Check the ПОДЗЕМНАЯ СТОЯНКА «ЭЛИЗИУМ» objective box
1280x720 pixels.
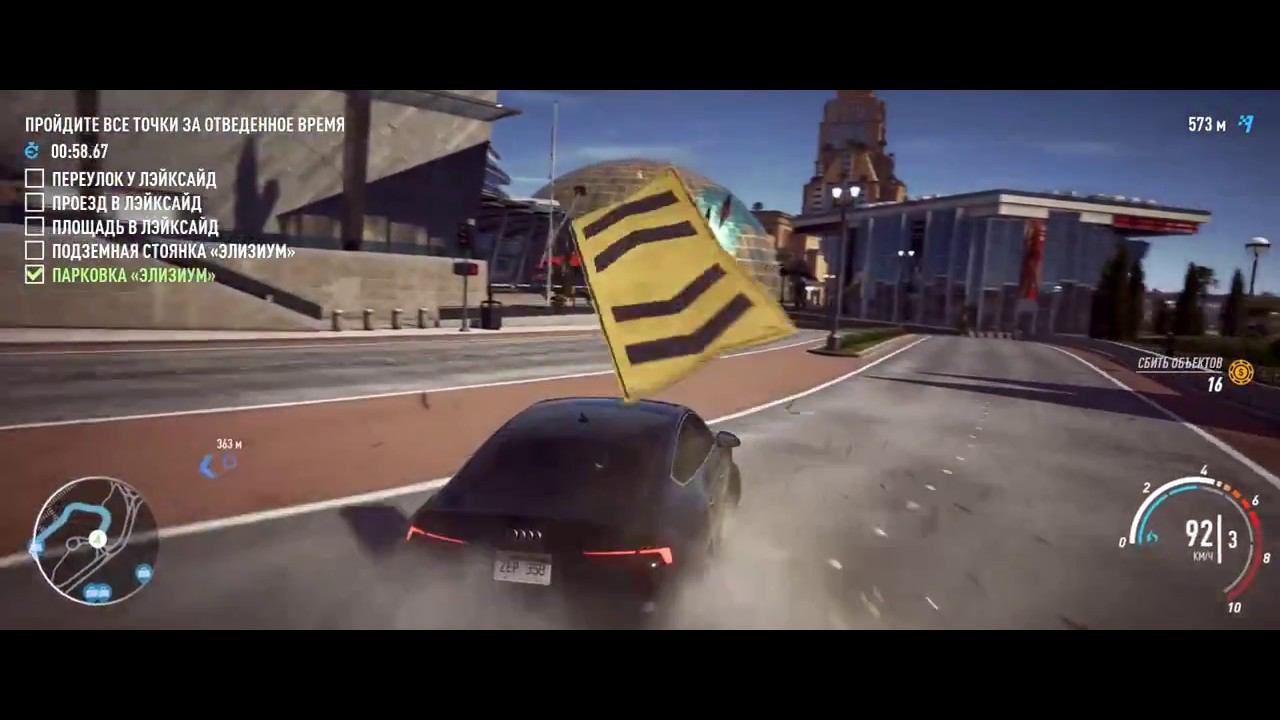pos(33,251)
